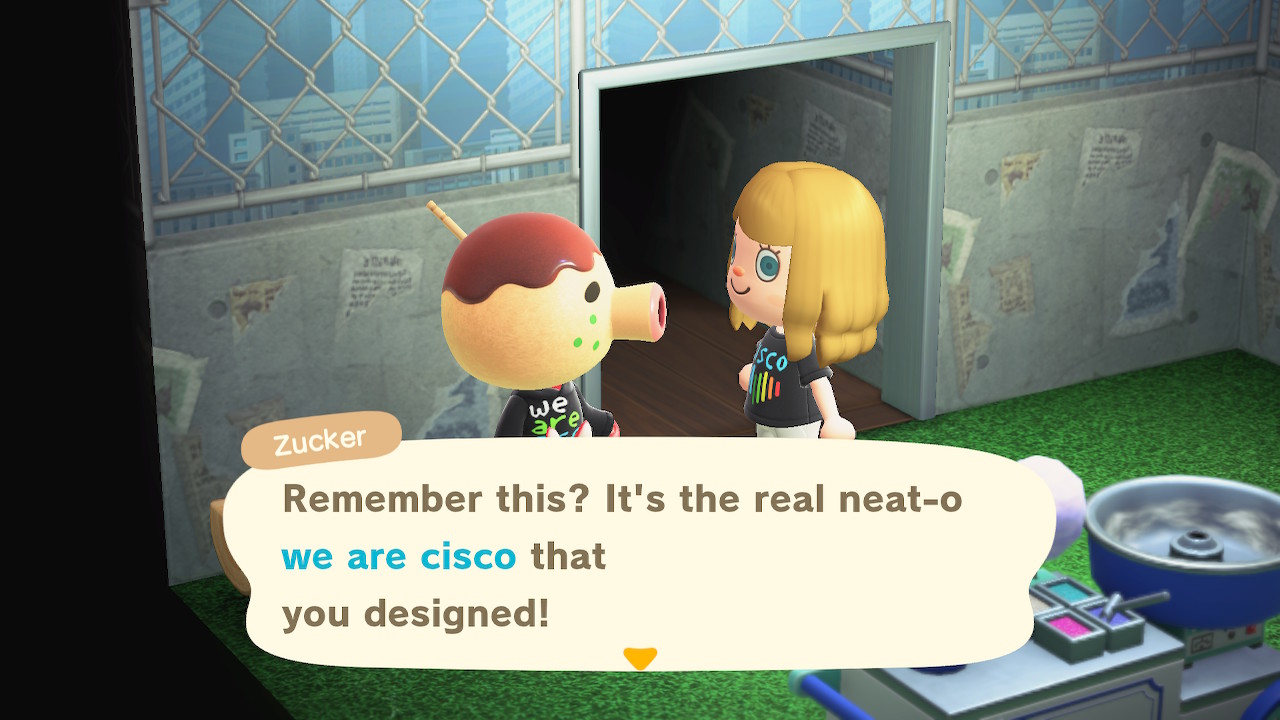Select the dialogue text box
This screenshot has height=720, width=1280.
640,560
